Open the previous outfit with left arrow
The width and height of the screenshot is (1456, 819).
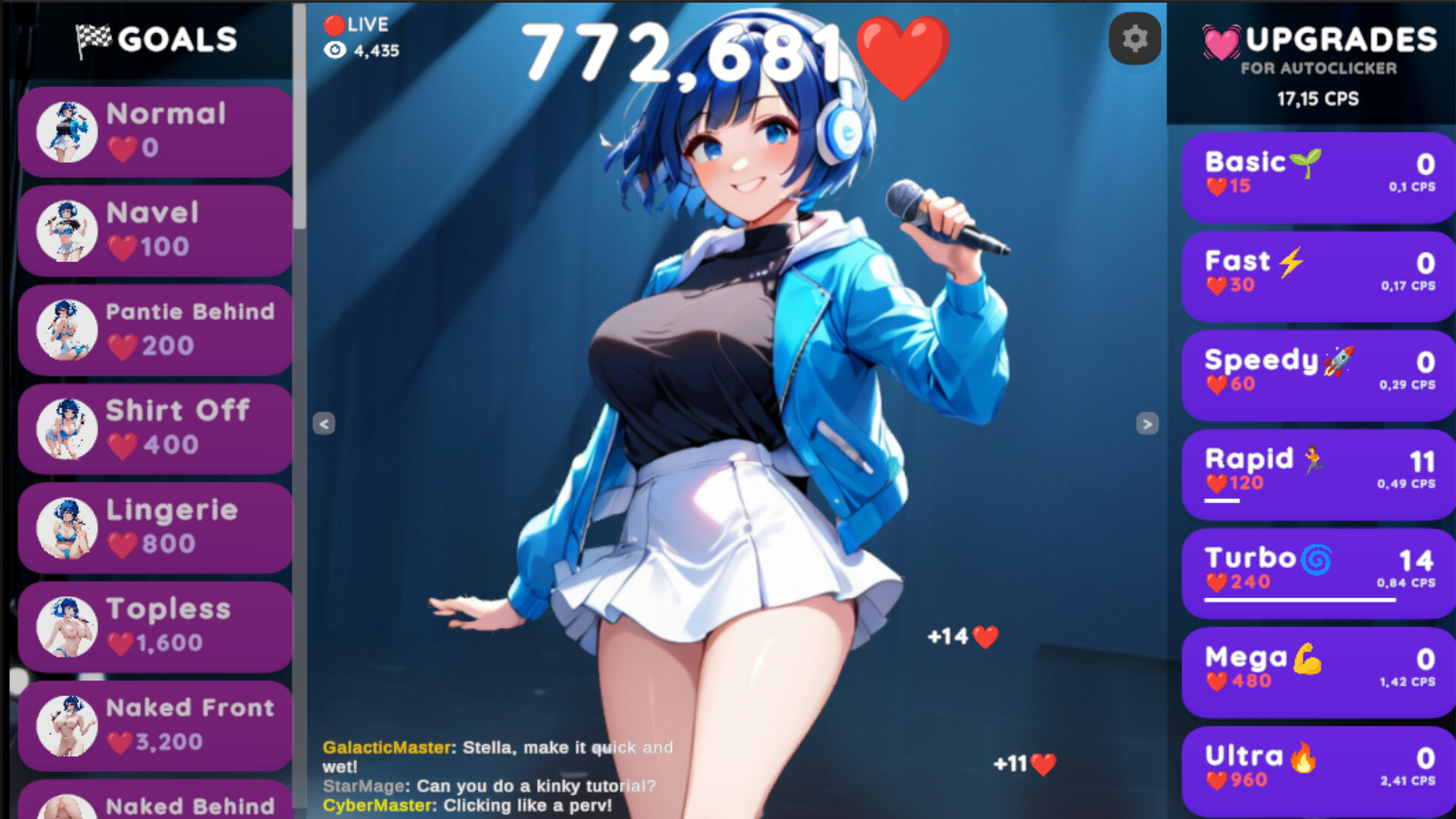click(x=324, y=425)
